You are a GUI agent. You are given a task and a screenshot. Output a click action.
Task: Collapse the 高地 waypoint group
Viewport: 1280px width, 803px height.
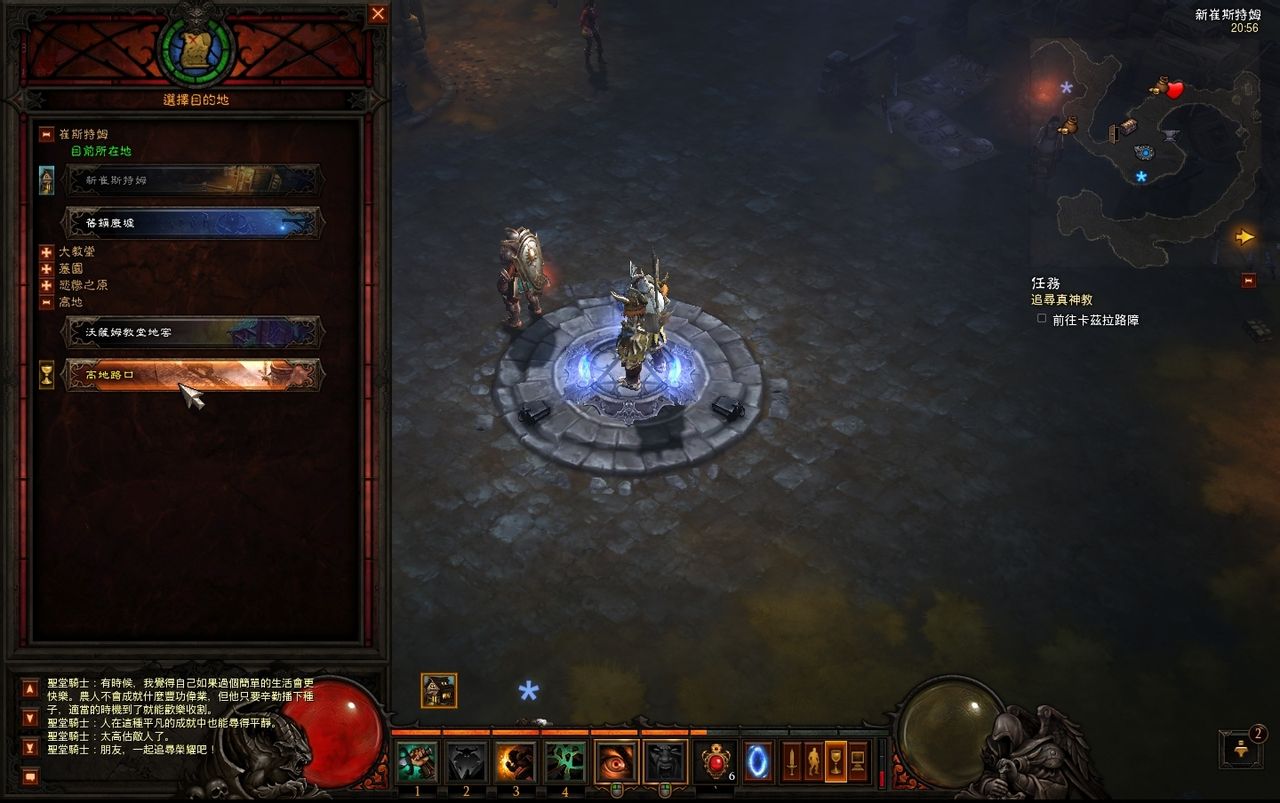pyautogui.click(x=46, y=302)
